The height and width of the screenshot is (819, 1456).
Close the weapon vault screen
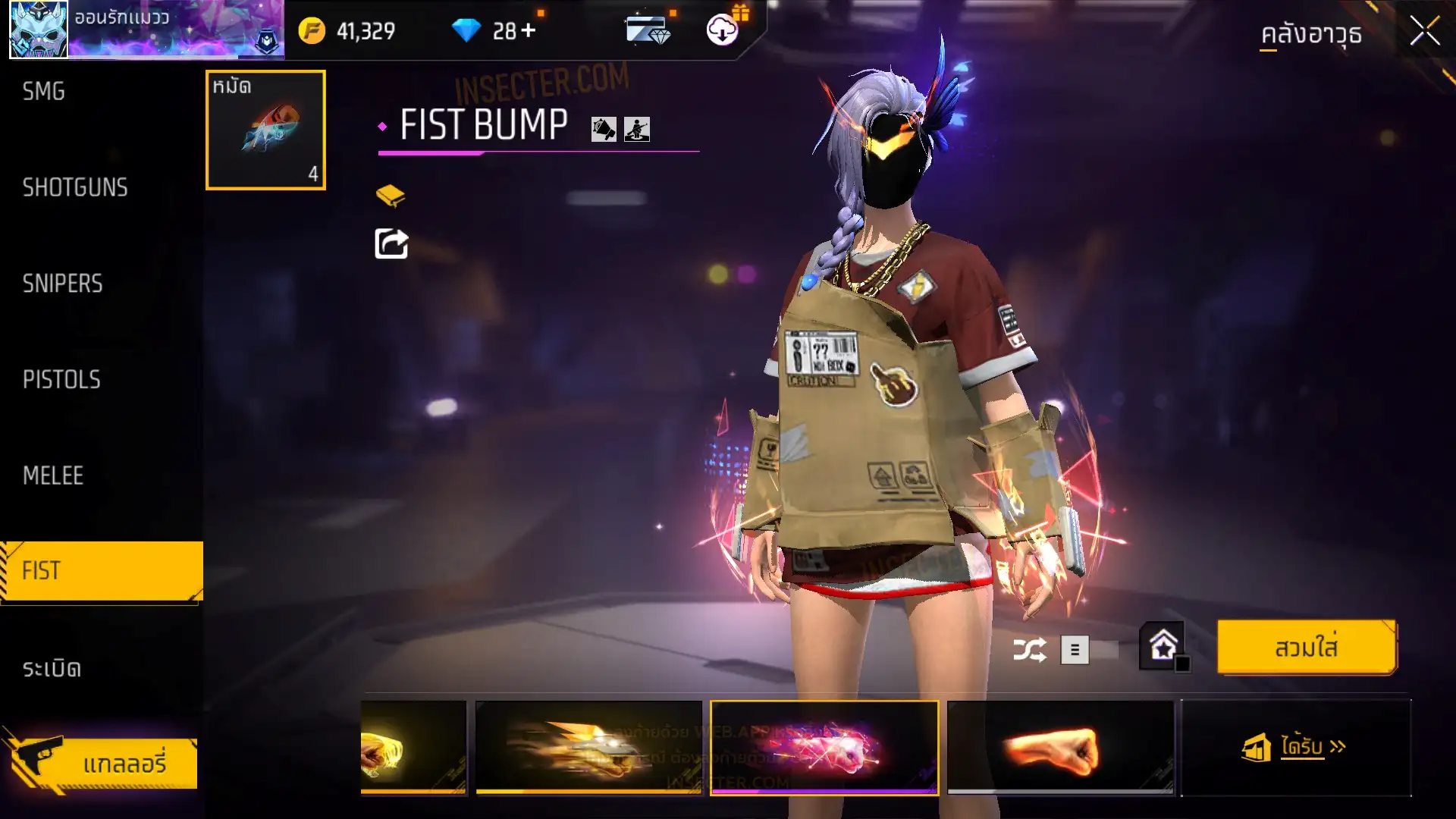click(x=1424, y=32)
